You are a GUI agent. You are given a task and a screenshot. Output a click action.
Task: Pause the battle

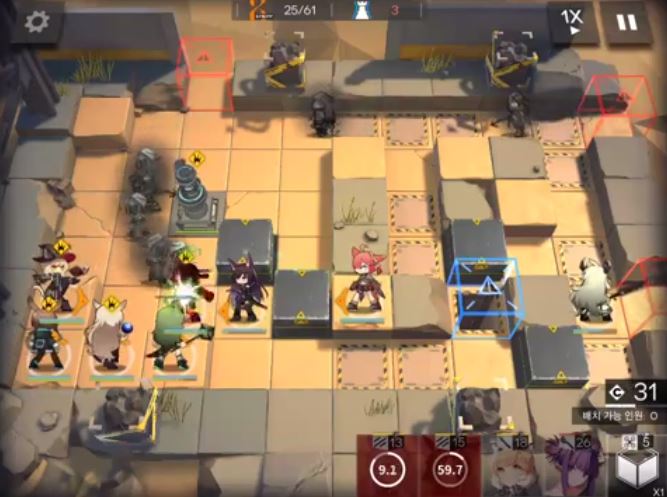[x=626, y=21]
